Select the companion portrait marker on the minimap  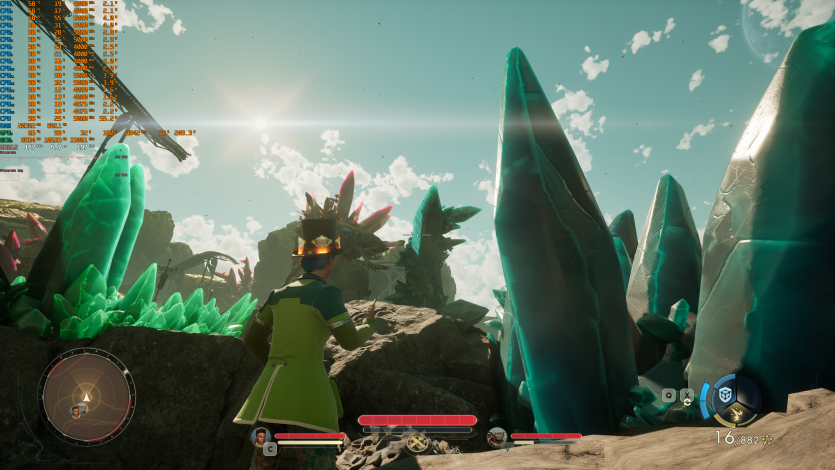75,410
